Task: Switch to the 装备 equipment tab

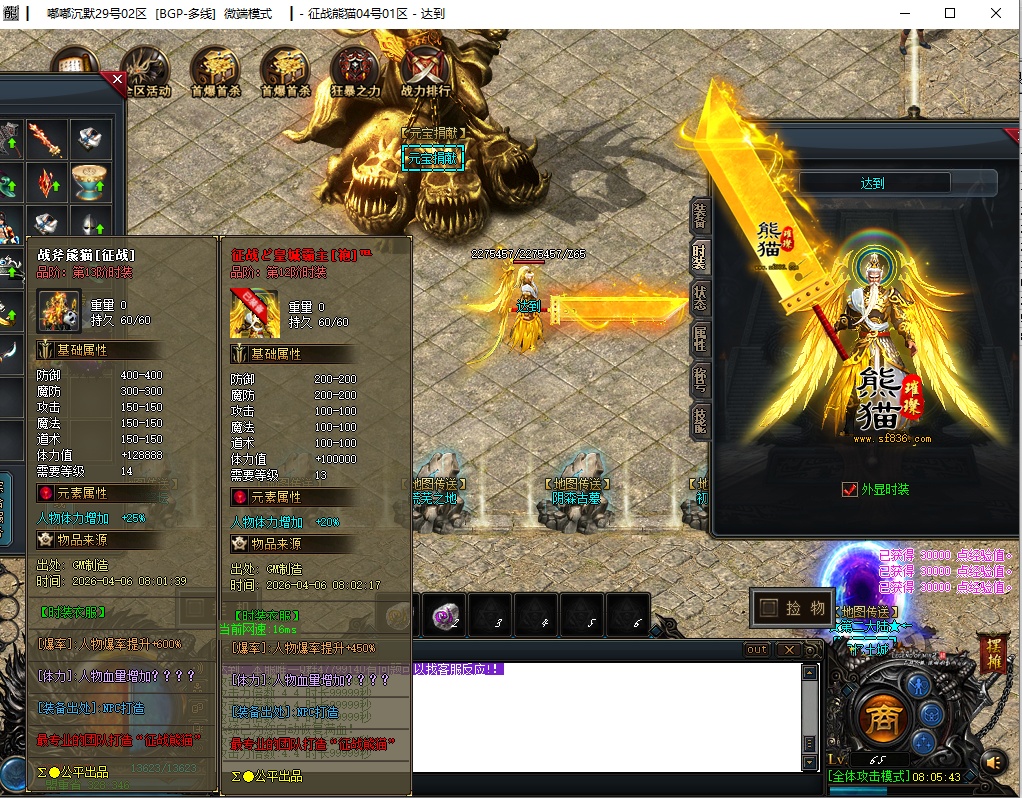Action: (x=700, y=215)
